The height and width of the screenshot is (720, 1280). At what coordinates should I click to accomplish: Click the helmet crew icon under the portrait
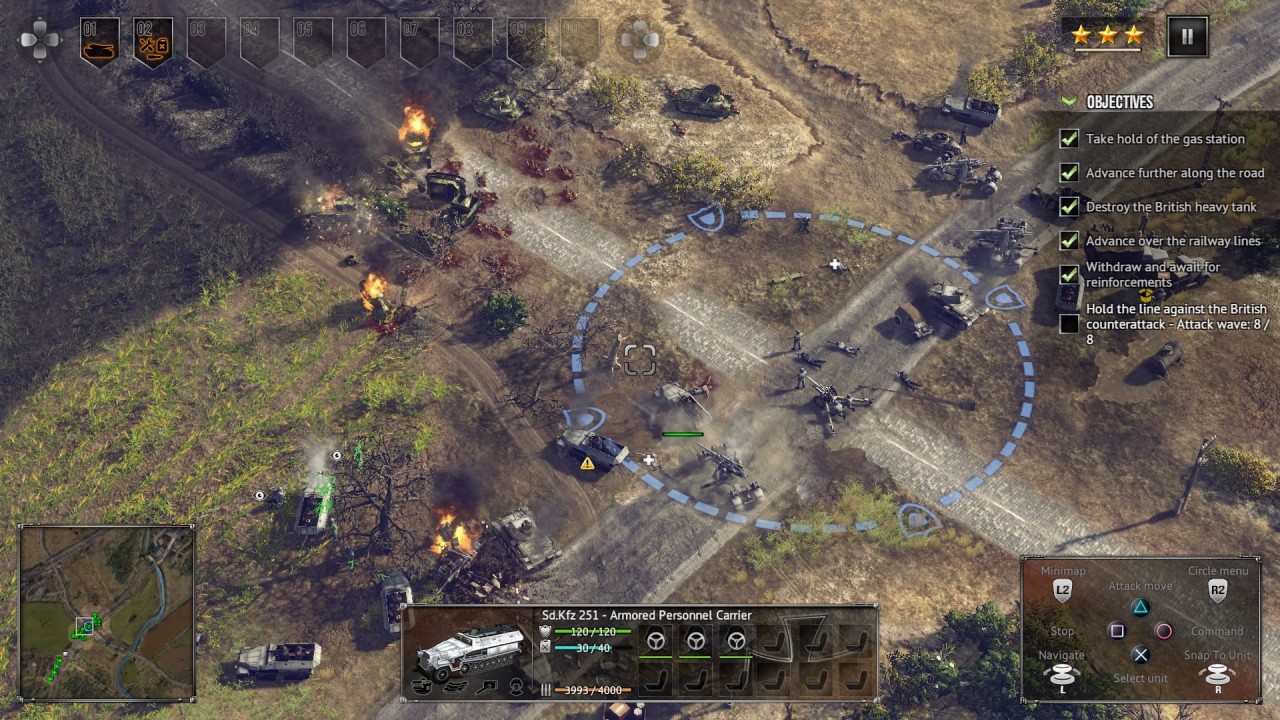516,687
